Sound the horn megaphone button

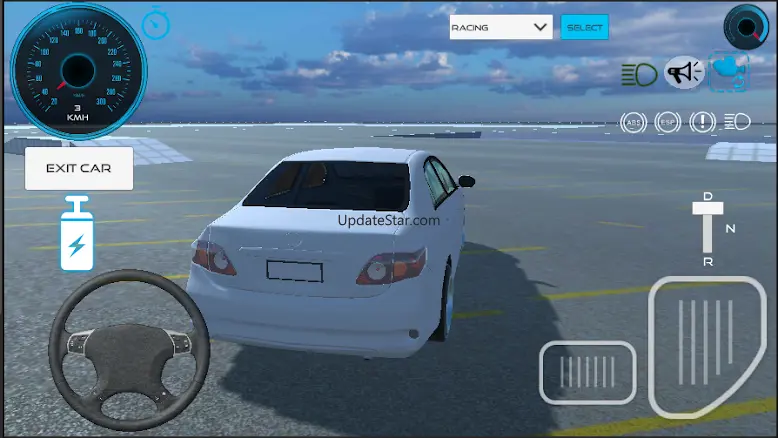click(x=685, y=72)
